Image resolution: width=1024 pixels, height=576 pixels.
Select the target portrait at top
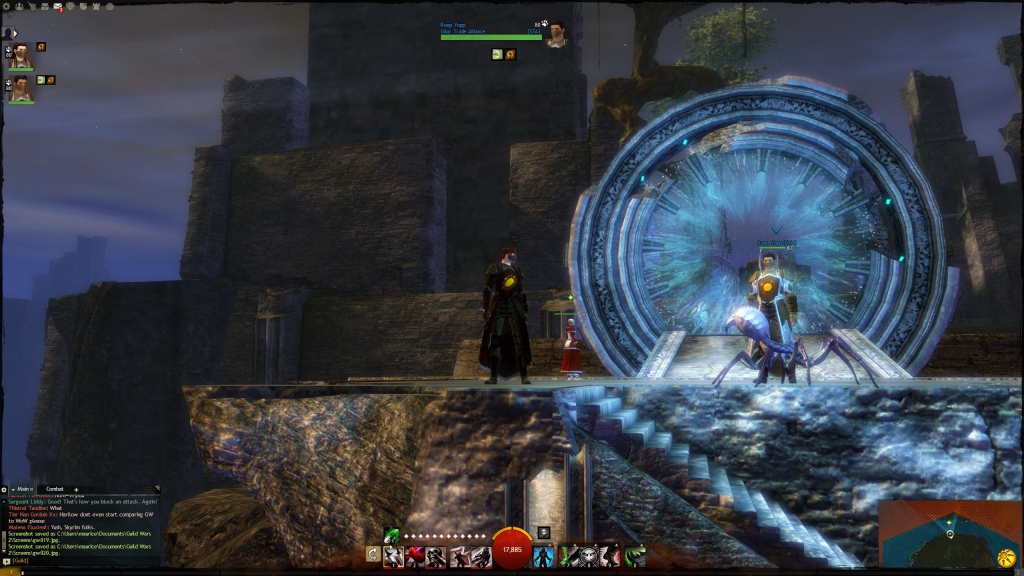click(x=556, y=34)
